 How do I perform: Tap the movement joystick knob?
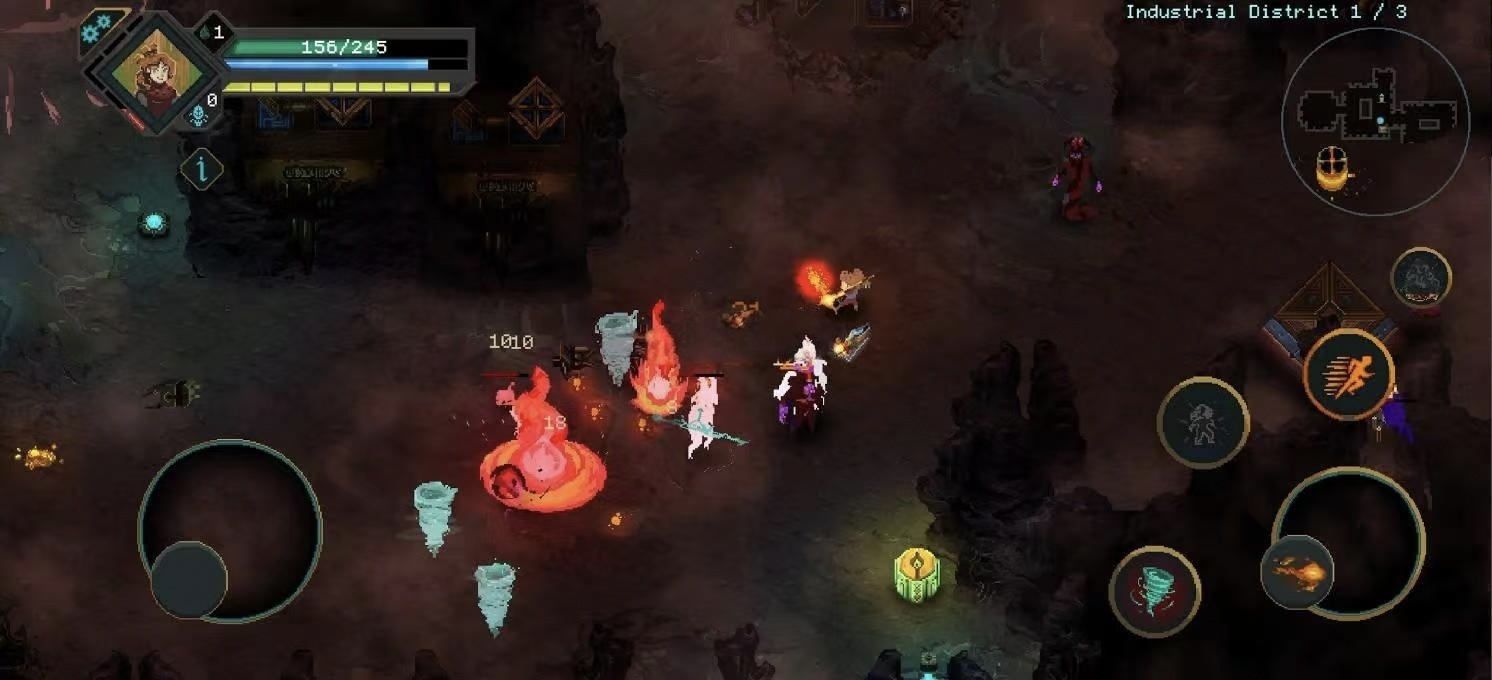pyautogui.click(x=189, y=580)
